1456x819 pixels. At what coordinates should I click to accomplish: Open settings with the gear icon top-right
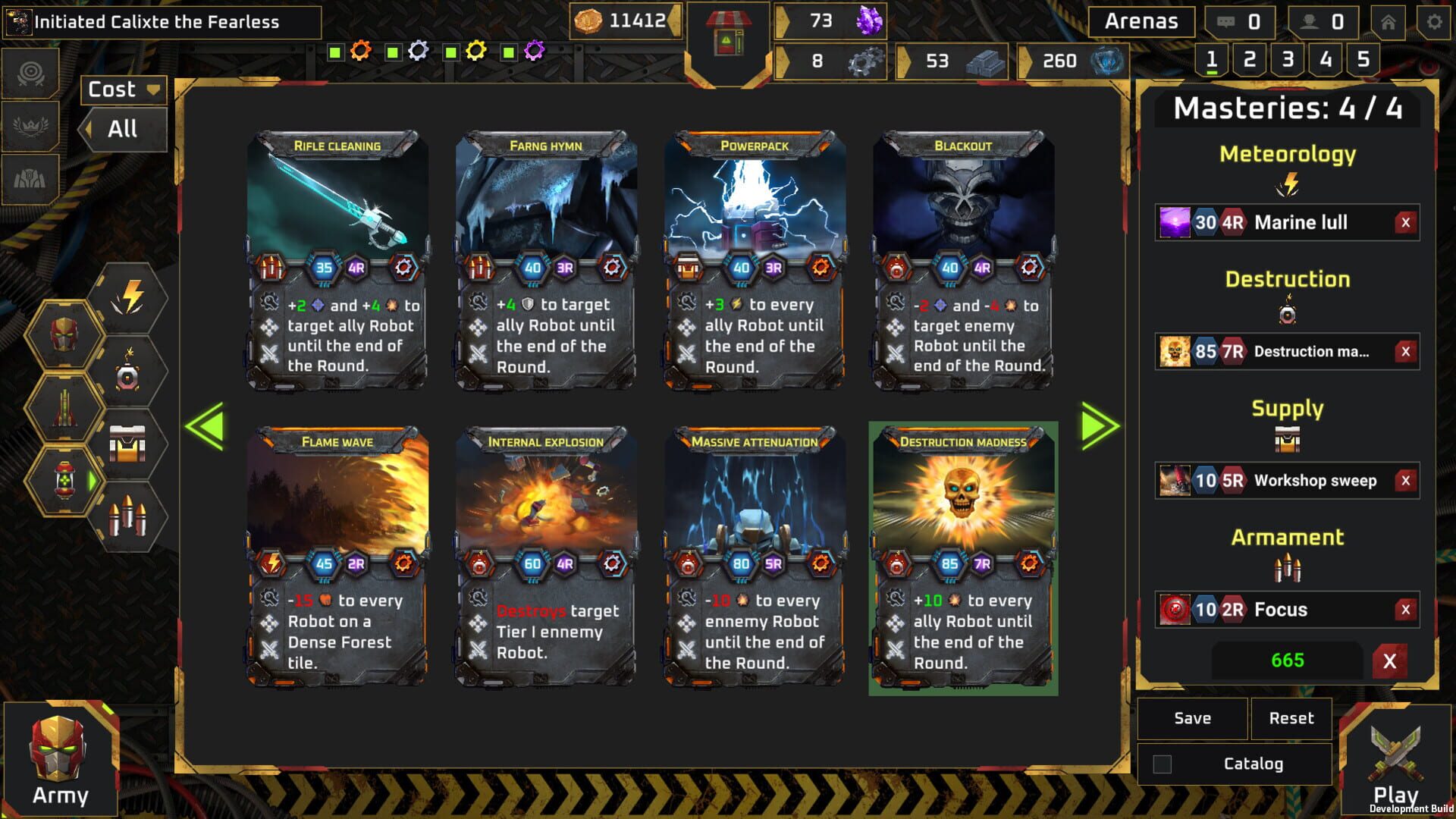click(1436, 23)
